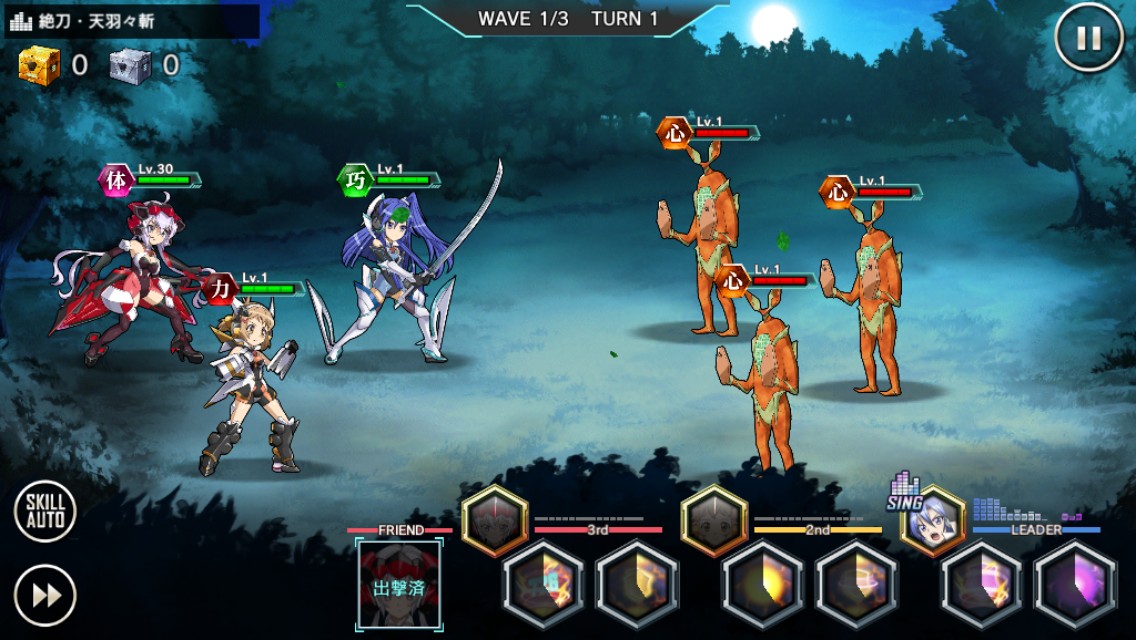Pause the battle
The height and width of the screenshot is (640, 1136).
tap(1089, 38)
